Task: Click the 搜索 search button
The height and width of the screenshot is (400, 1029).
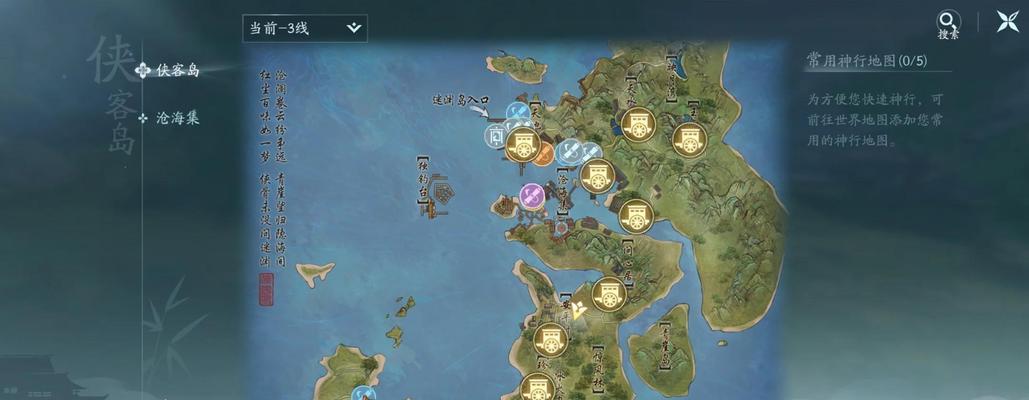Action: click(948, 24)
